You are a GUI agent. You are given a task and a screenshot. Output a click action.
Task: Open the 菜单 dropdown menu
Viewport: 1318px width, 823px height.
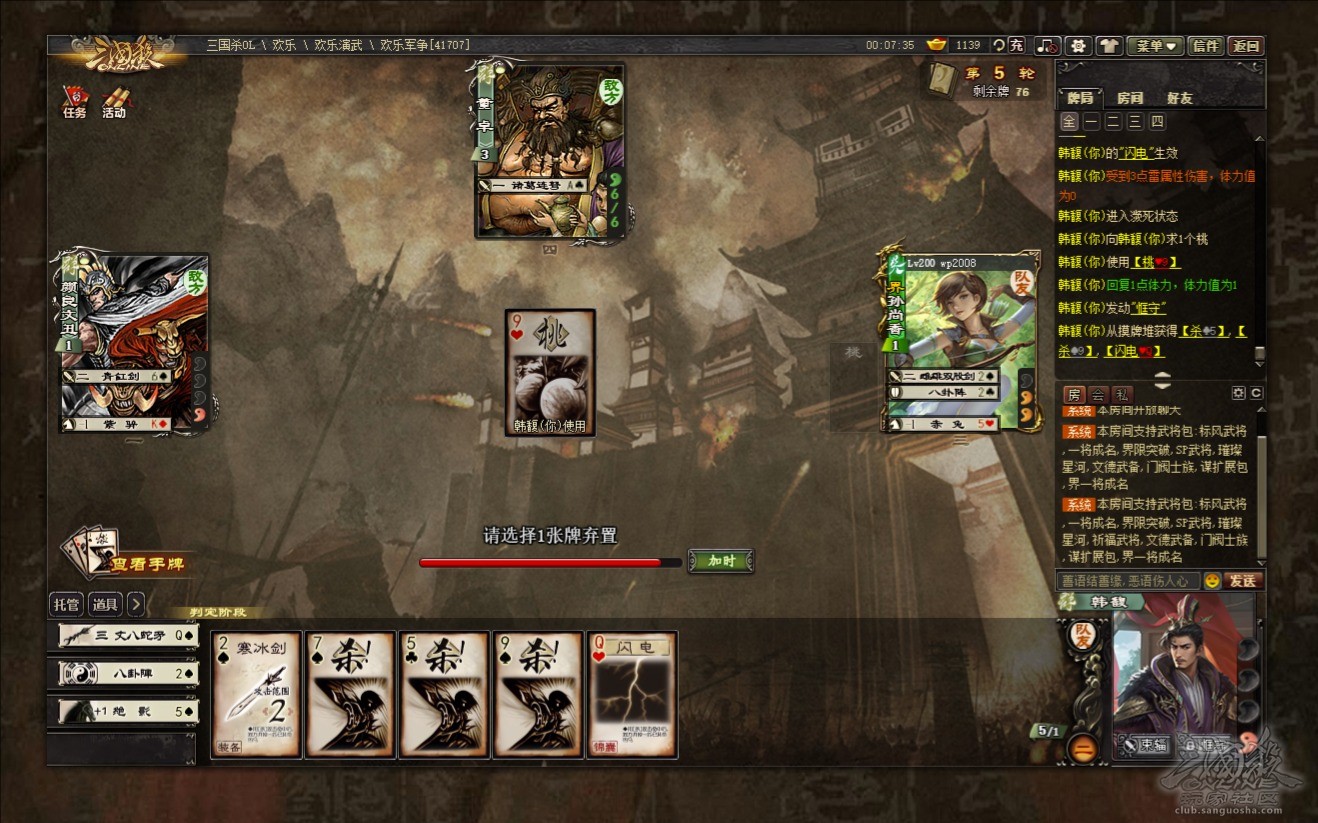pos(1155,46)
